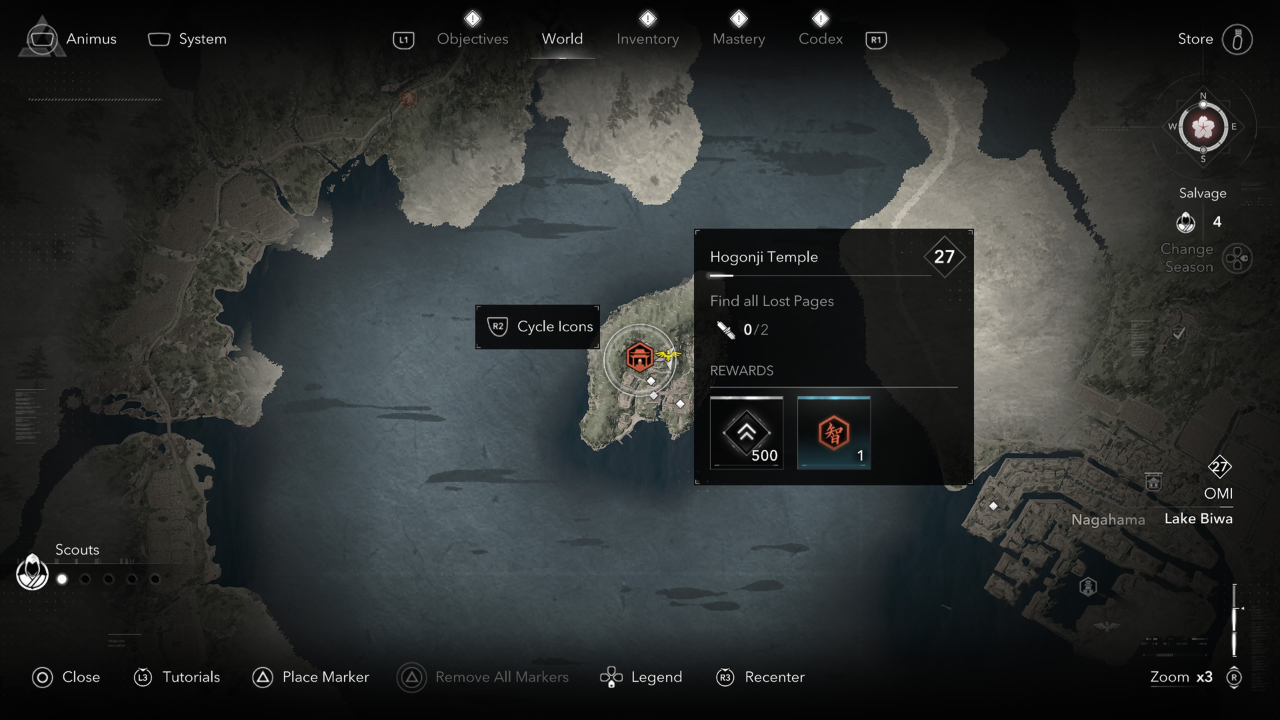Select the 500 XP reward tile
Image resolution: width=1280 pixels, height=720 pixels.
pos(746,432)
